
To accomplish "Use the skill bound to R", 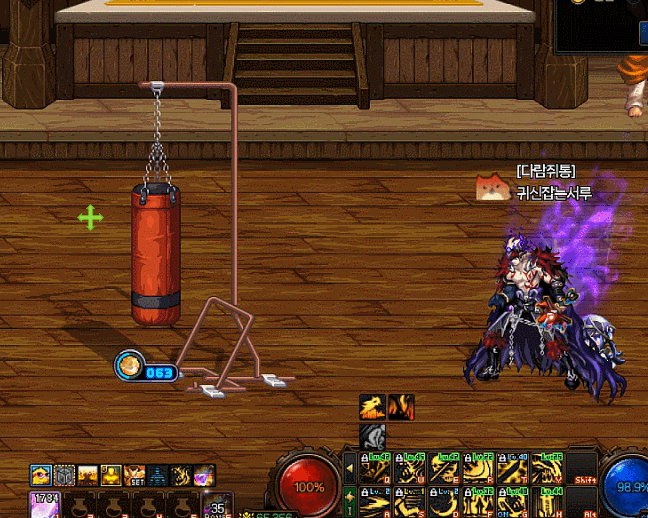I will (x=478, y=469).
